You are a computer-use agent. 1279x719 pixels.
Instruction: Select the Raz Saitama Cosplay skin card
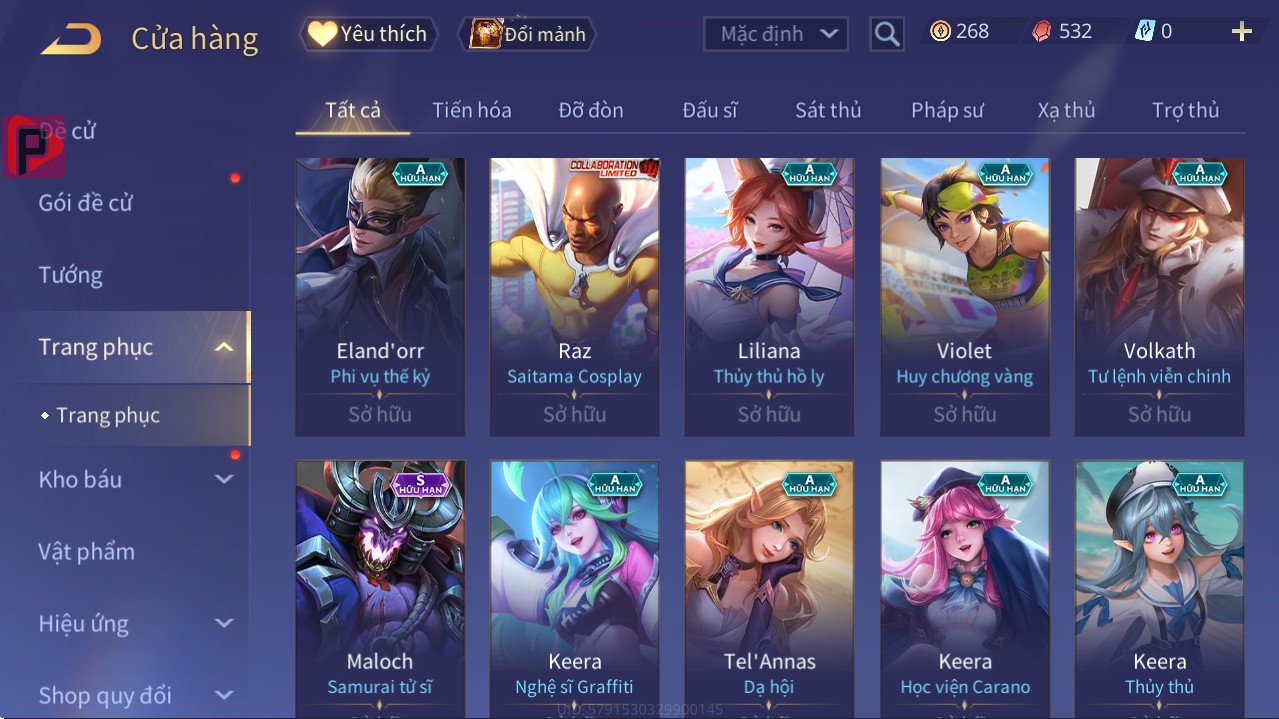pyautogui.click(x=574, y=296)
